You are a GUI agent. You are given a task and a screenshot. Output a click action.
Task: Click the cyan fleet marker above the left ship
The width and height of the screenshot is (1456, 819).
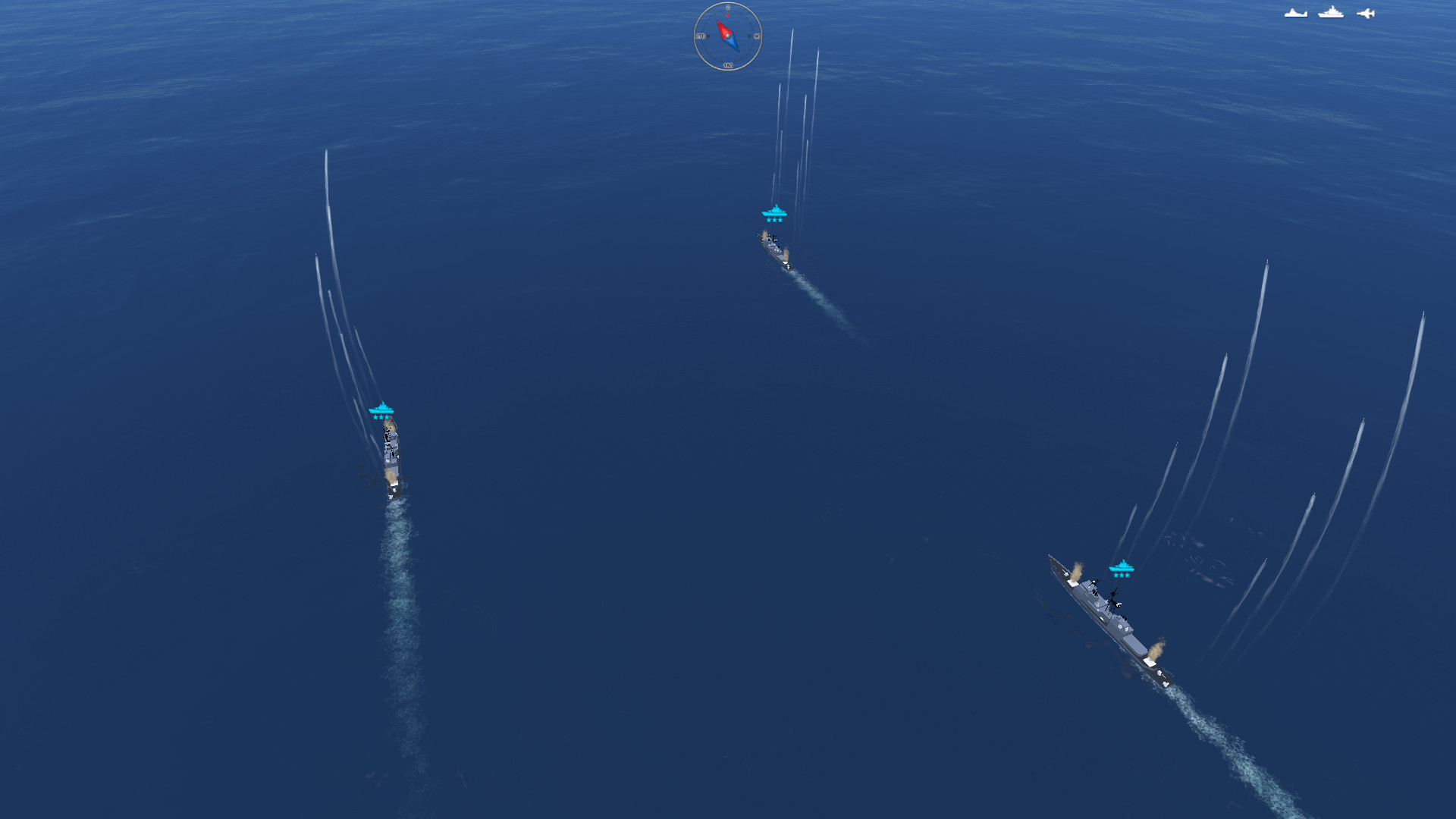click(x=383, y=407)
